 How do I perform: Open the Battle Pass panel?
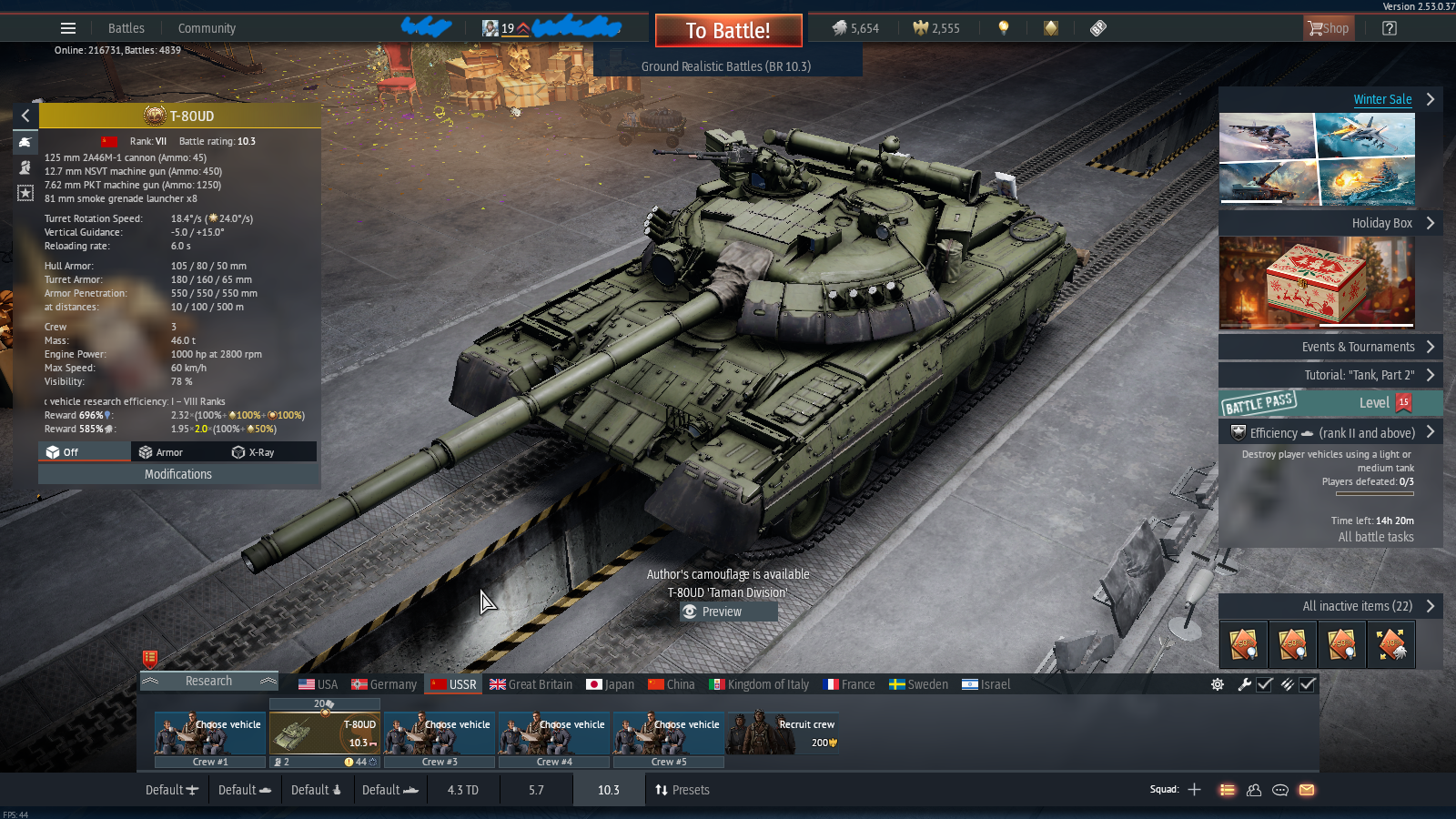tap(1330, 403)
